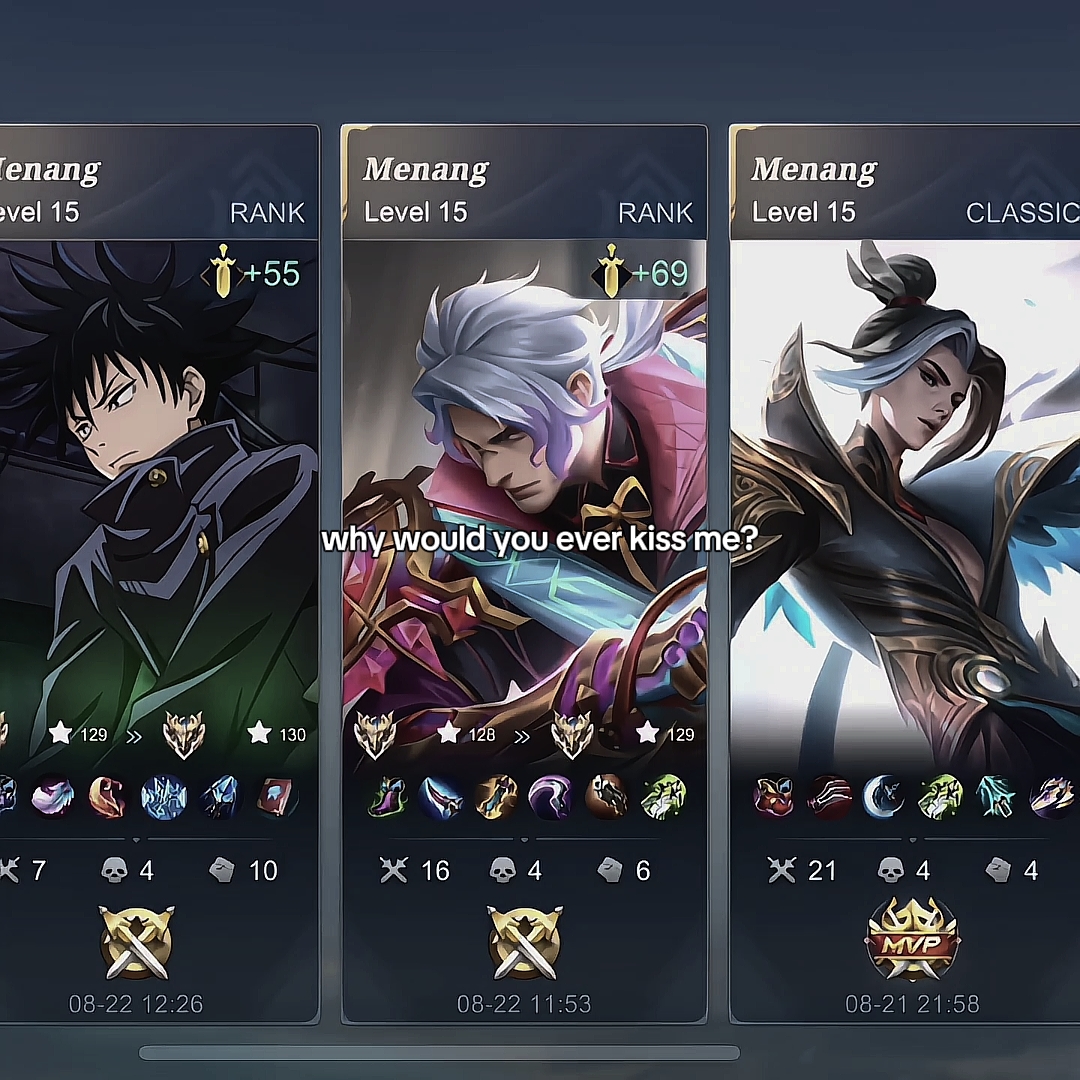This screenshot has width=1080, height=1080.
Task: Click the horizontal scrollbar below the match cards
Action: pyautogui.click(x=439, y=1052)
